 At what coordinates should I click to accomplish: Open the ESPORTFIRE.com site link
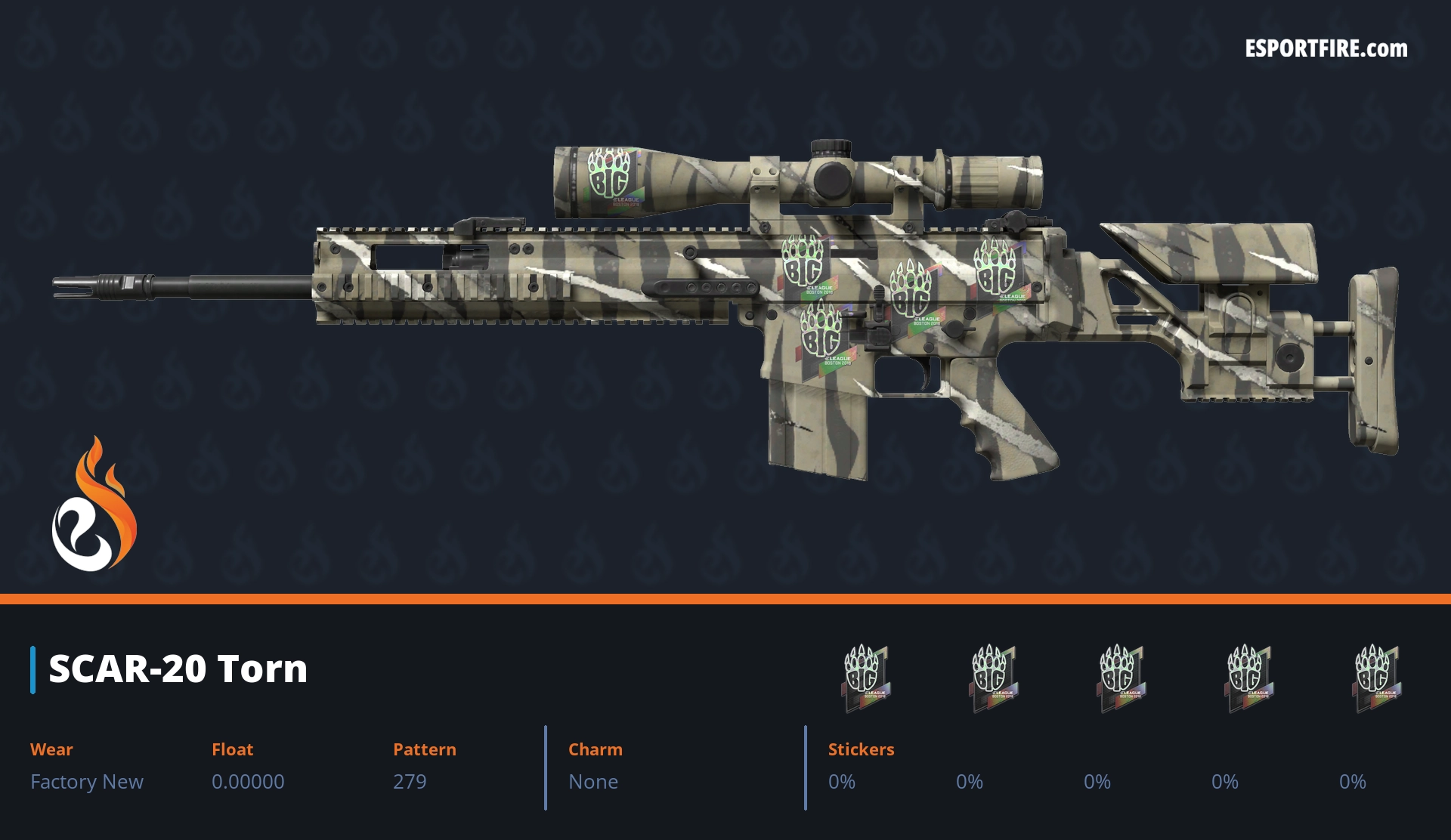1326,49
